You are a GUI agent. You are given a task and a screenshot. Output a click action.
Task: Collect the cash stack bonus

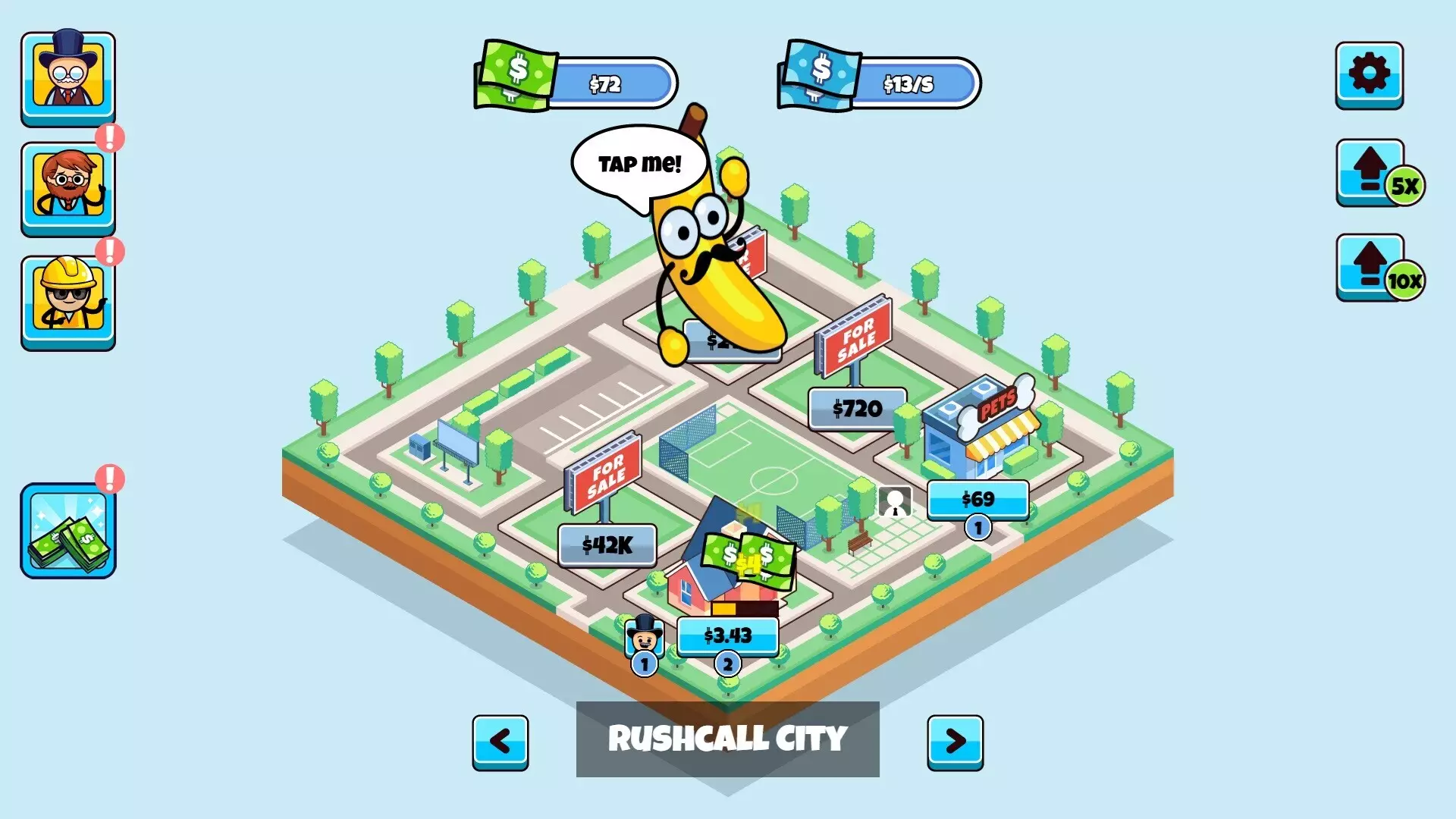click(67, 531)
